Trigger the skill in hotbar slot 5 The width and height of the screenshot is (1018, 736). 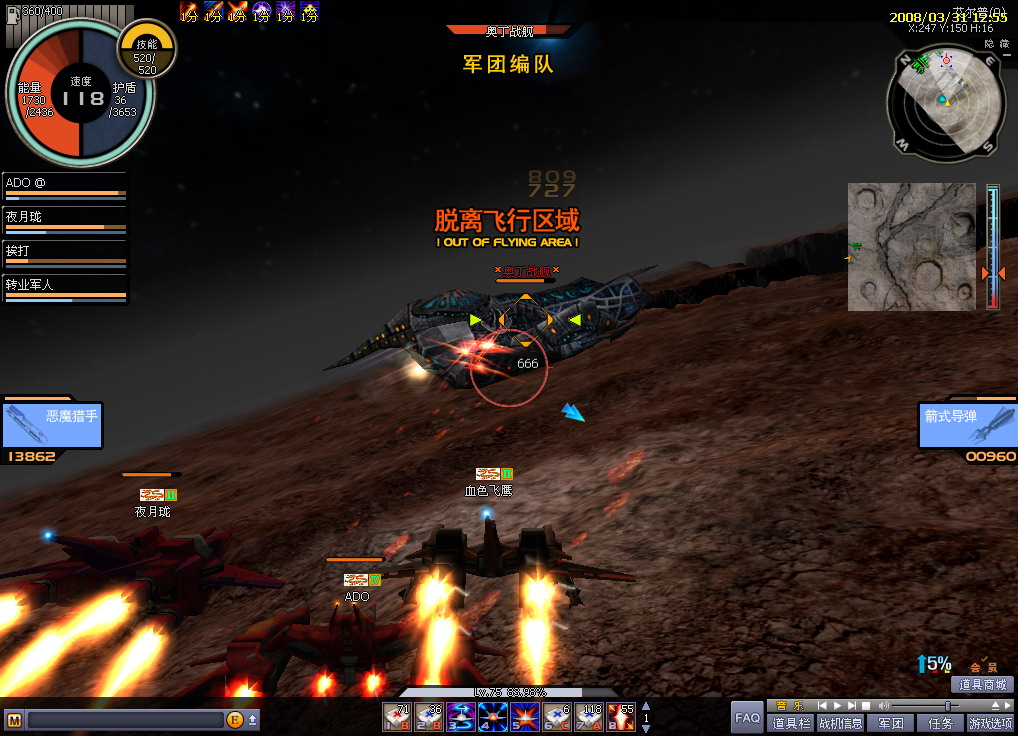tap(525, 717)
